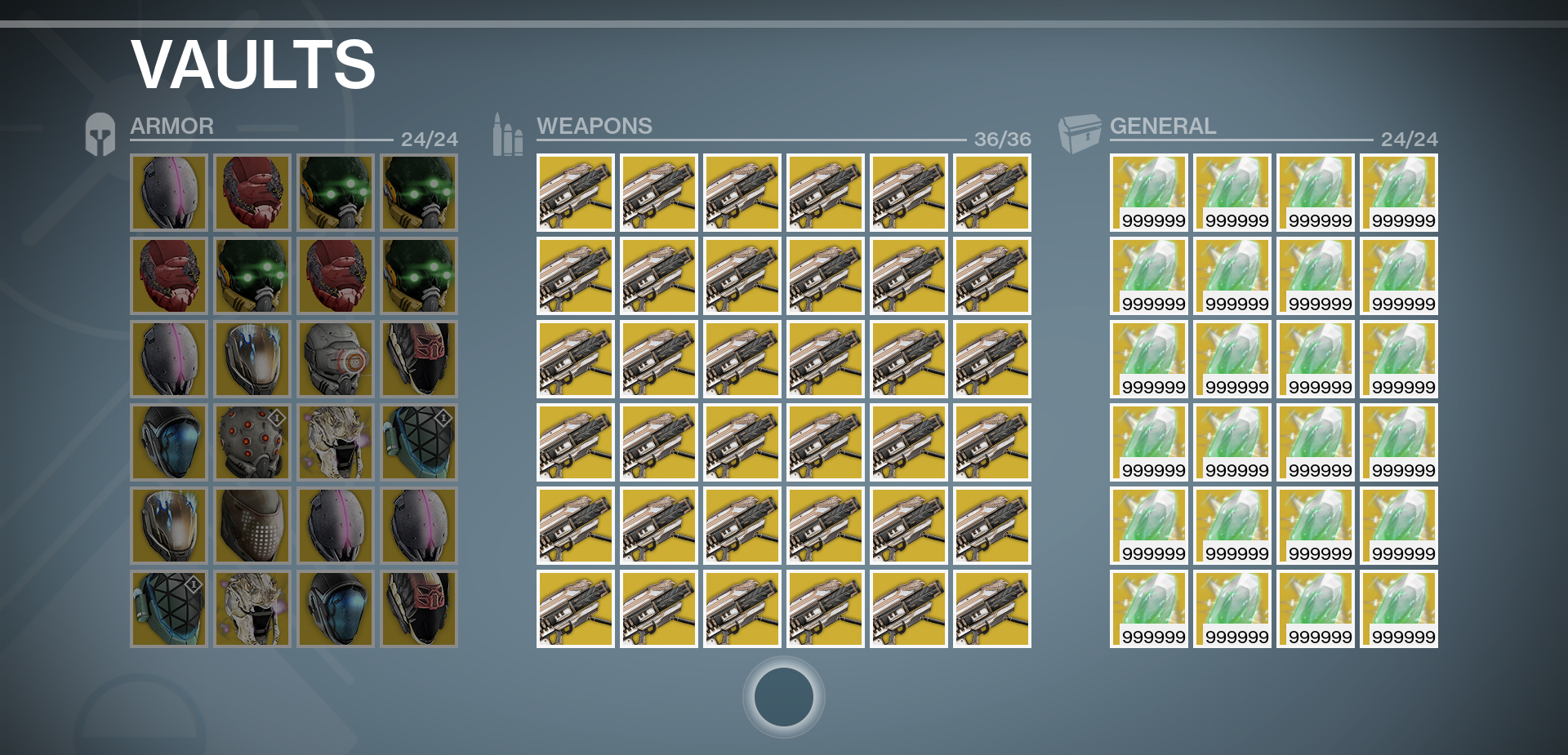Select the helmet with pink stripe in the top-left slot
Screen dimensions: 1568x755
click(x=168, y=193)
